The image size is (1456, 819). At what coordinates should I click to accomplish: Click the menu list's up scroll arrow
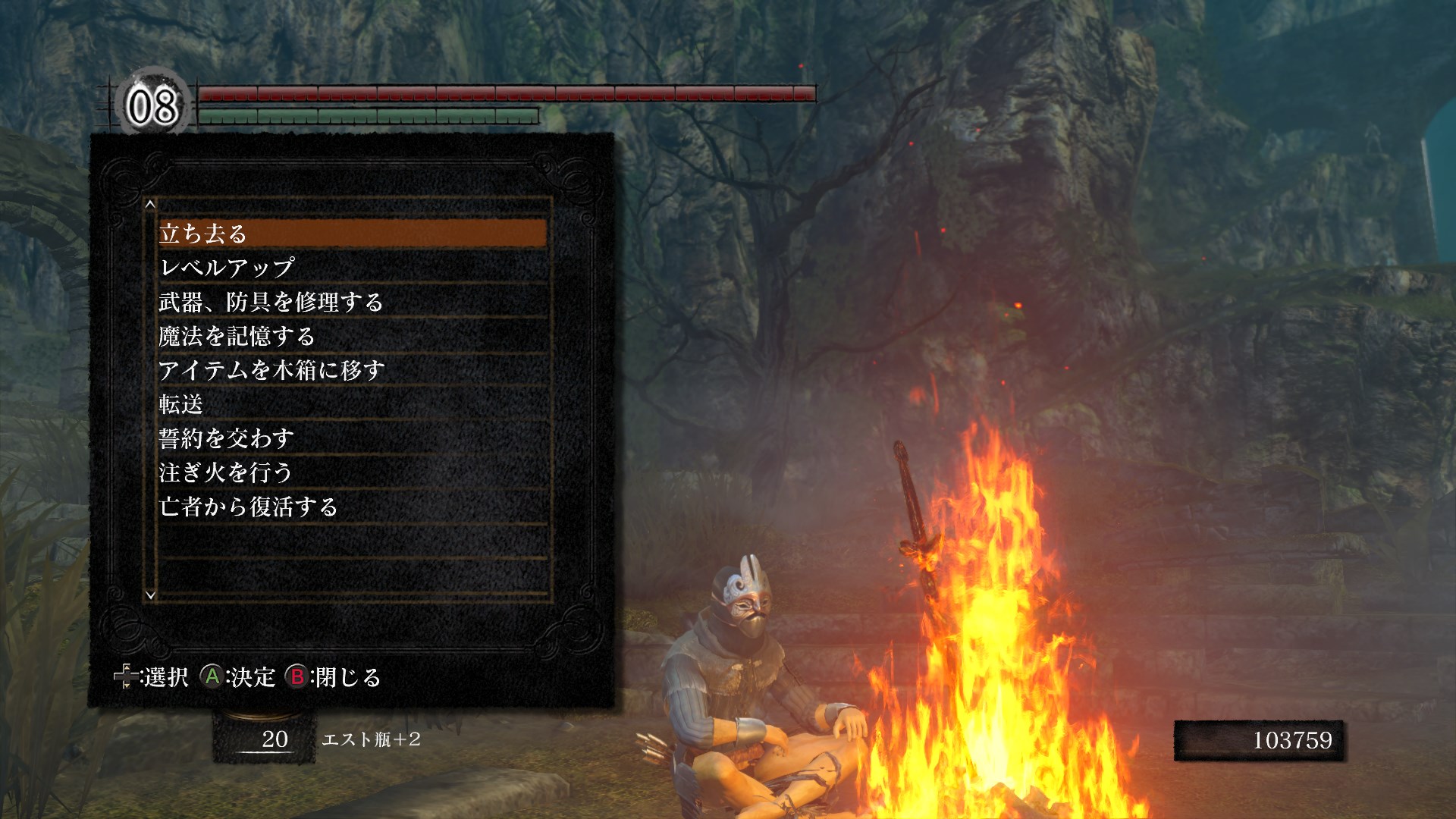pyautogui.click(x=150, y=204)
